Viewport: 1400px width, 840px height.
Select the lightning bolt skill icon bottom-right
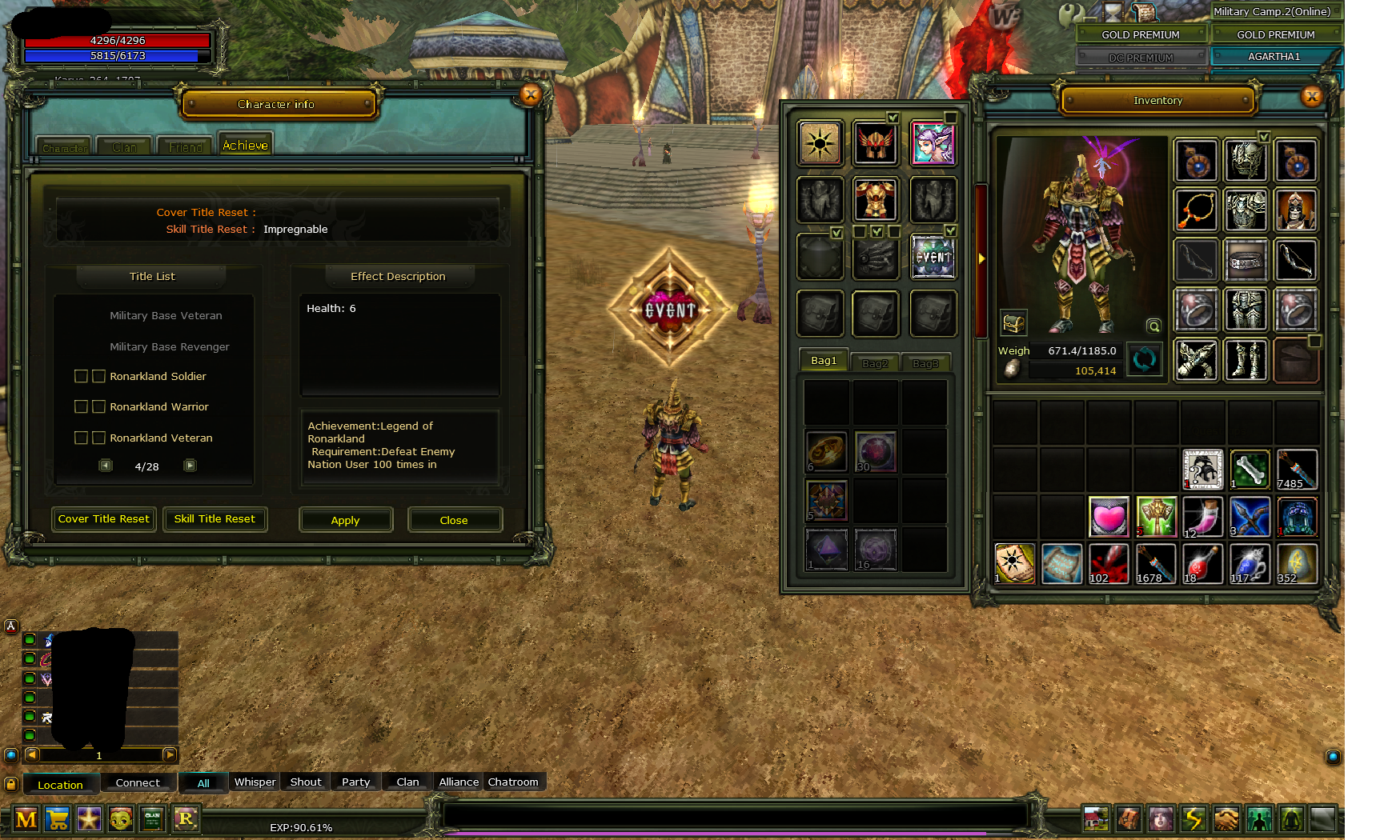coord(1193,819)
